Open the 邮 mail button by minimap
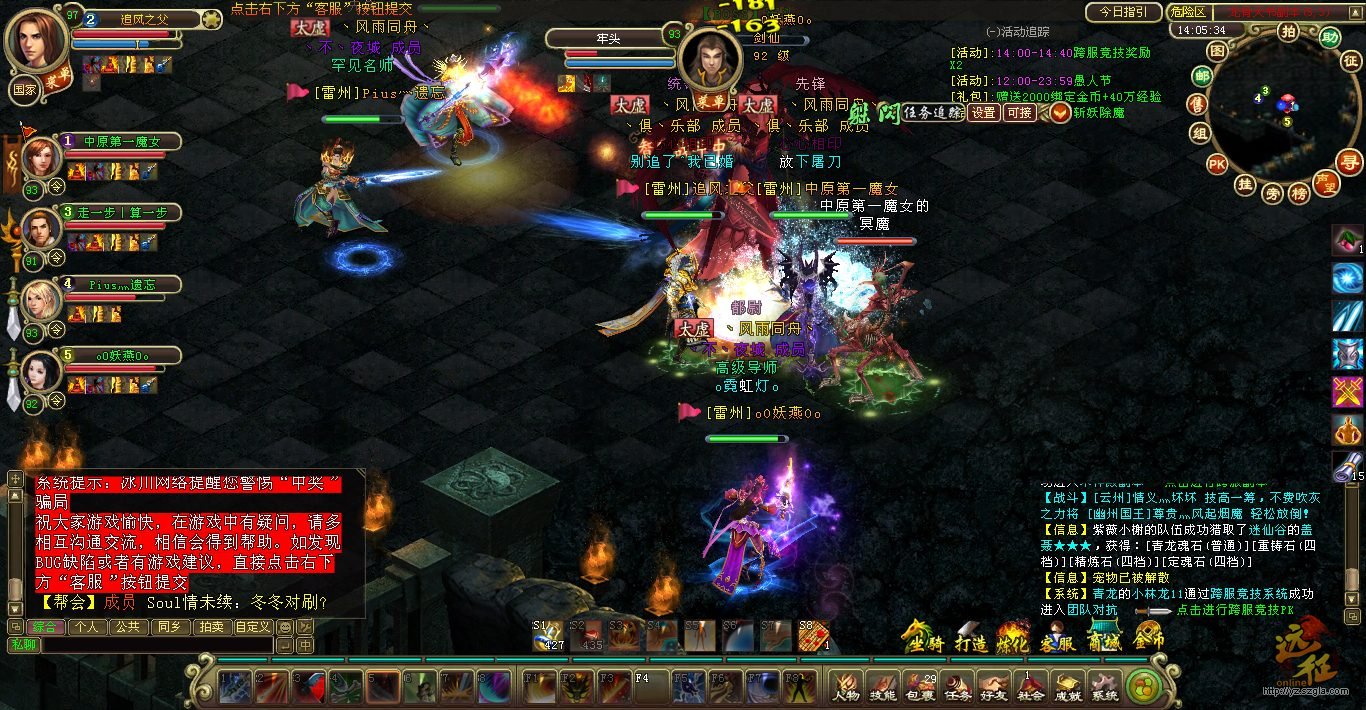 [1202, 77]
